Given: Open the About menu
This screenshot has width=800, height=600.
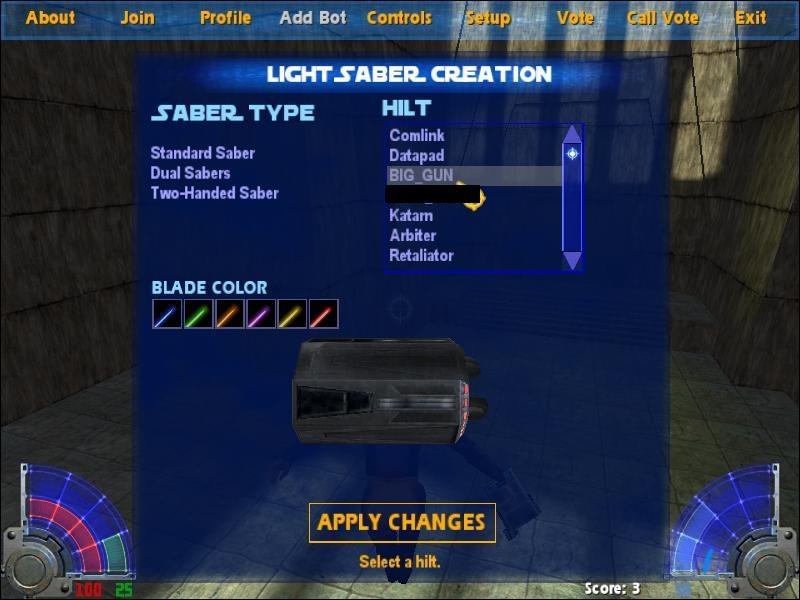Looking at the screenshot, I should 50,18.
